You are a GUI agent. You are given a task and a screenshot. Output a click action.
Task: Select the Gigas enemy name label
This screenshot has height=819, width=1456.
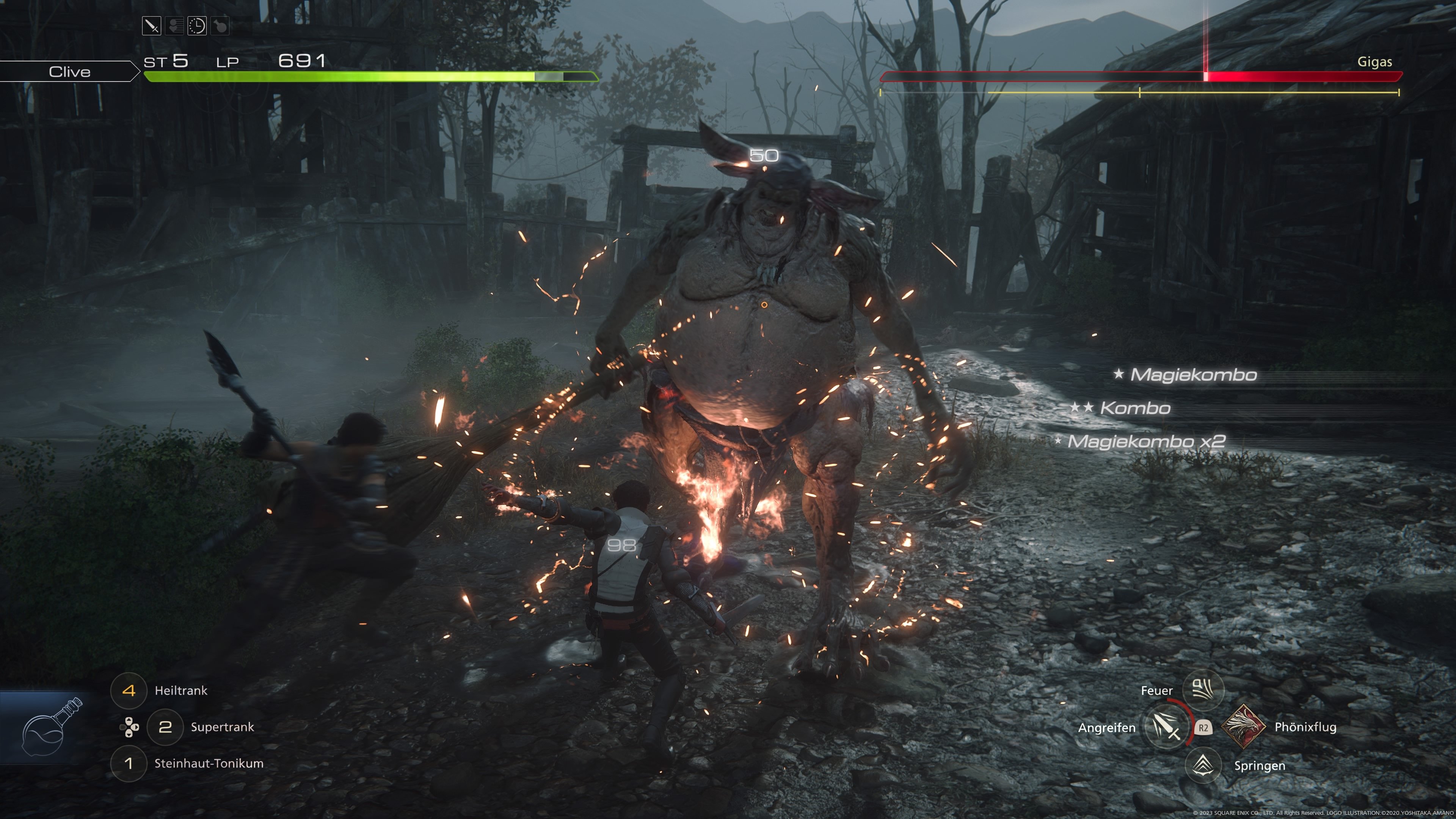point(1374,61)
